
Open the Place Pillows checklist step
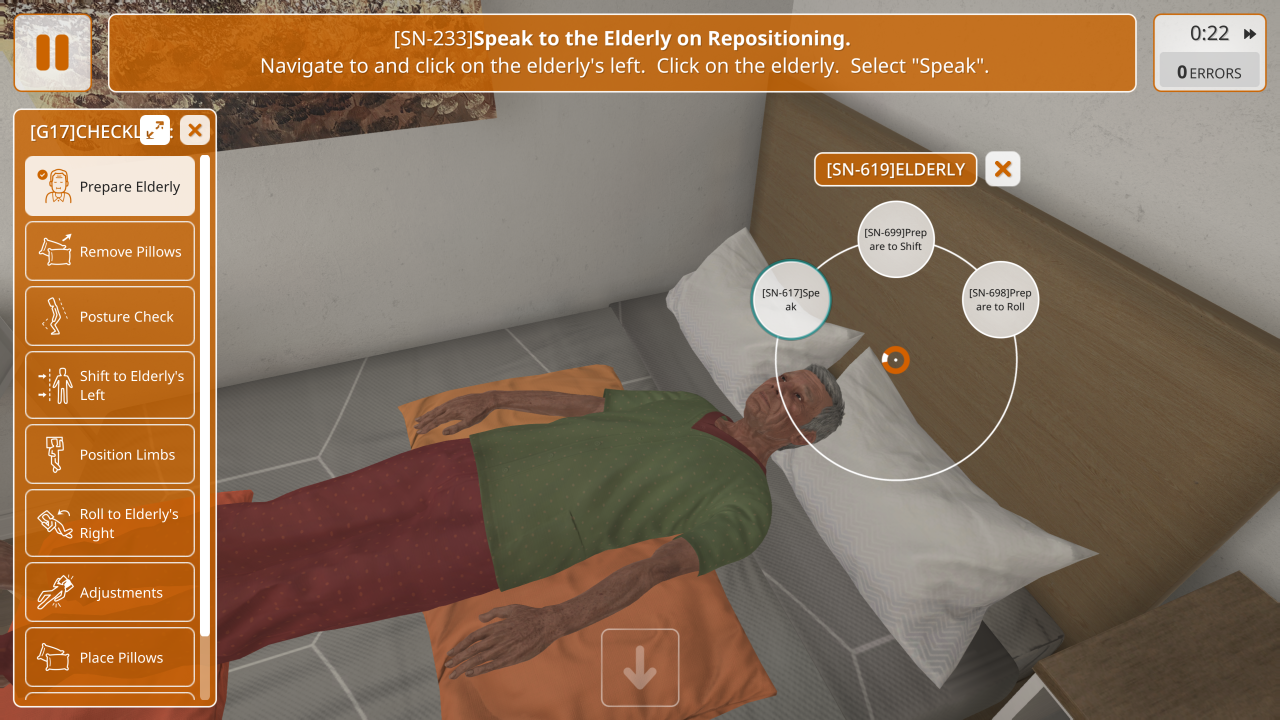click(110, 657)
